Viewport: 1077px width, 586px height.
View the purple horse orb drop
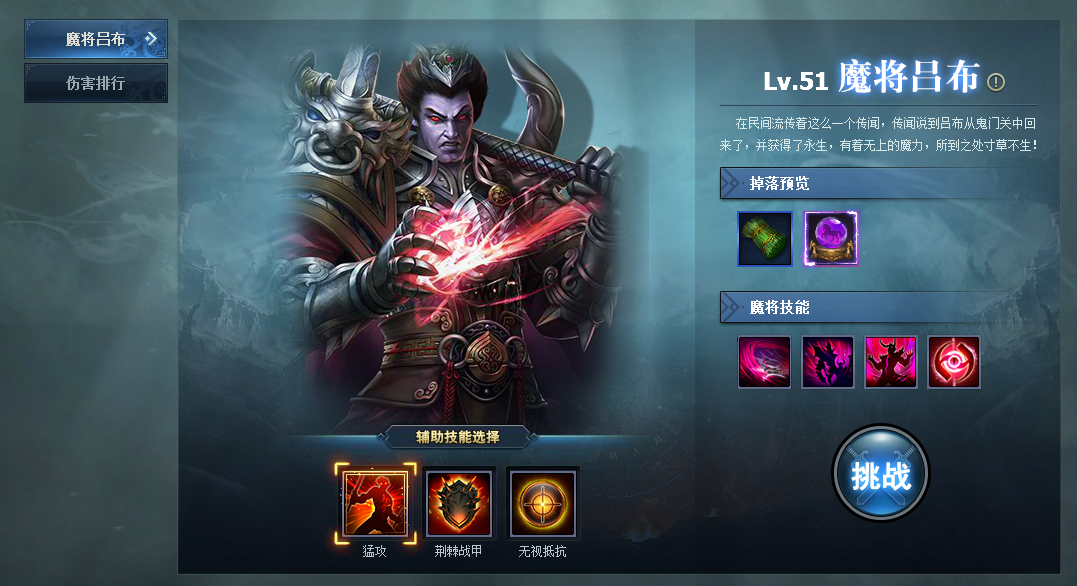click(x=832, y=239)
